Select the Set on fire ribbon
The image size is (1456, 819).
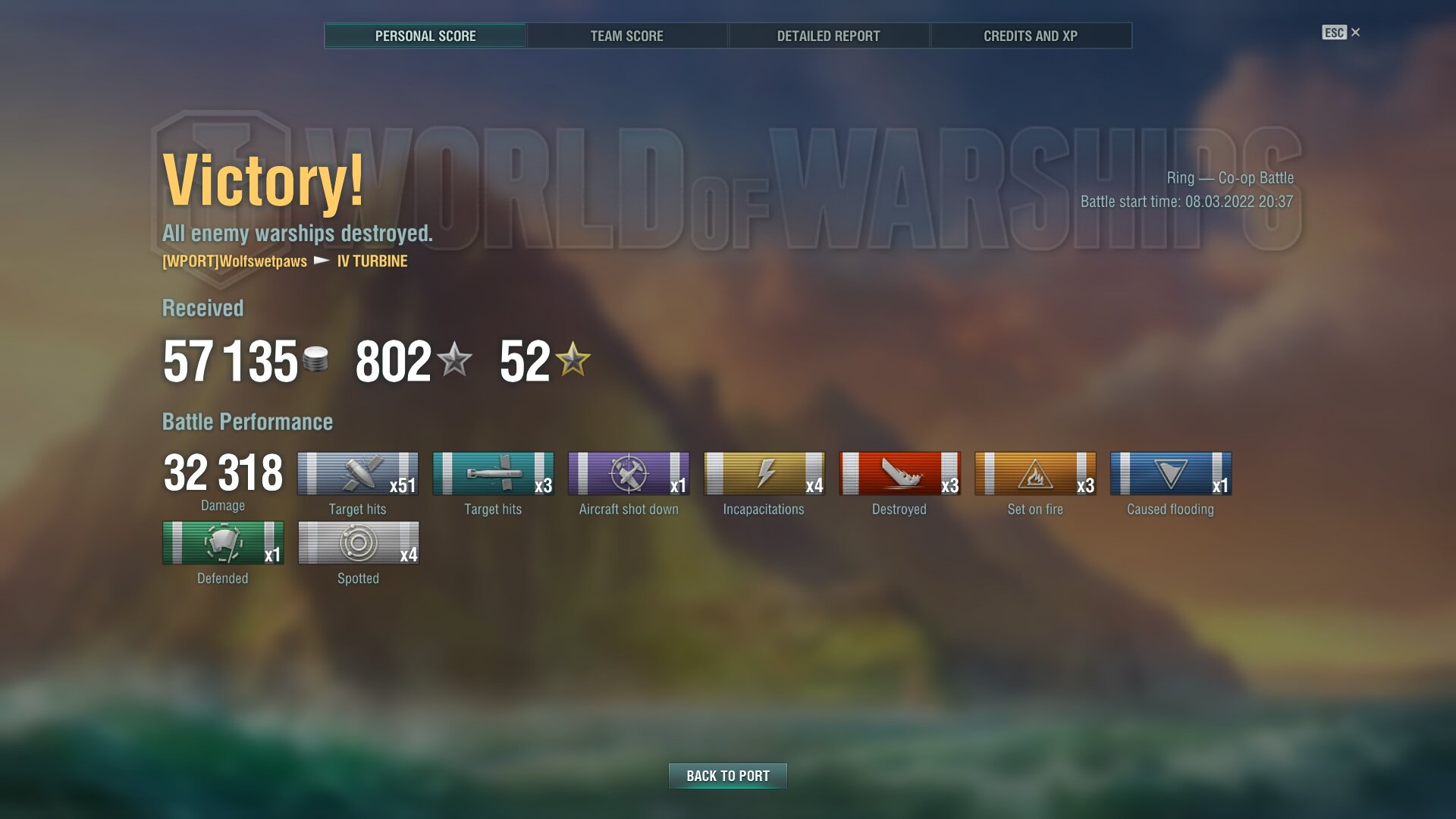1035,474
